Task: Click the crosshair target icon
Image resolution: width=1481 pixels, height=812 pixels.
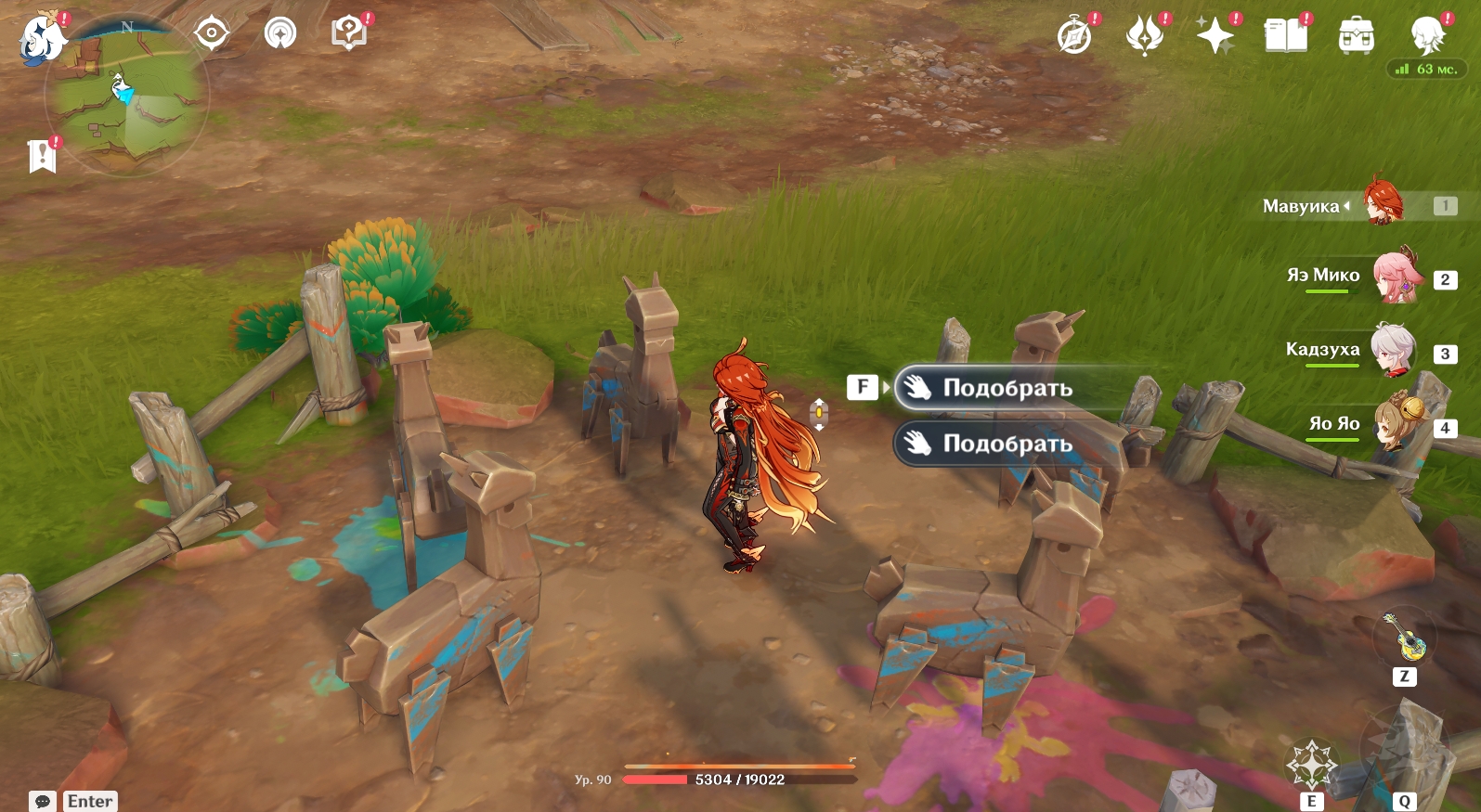Action: pos(212,34)
